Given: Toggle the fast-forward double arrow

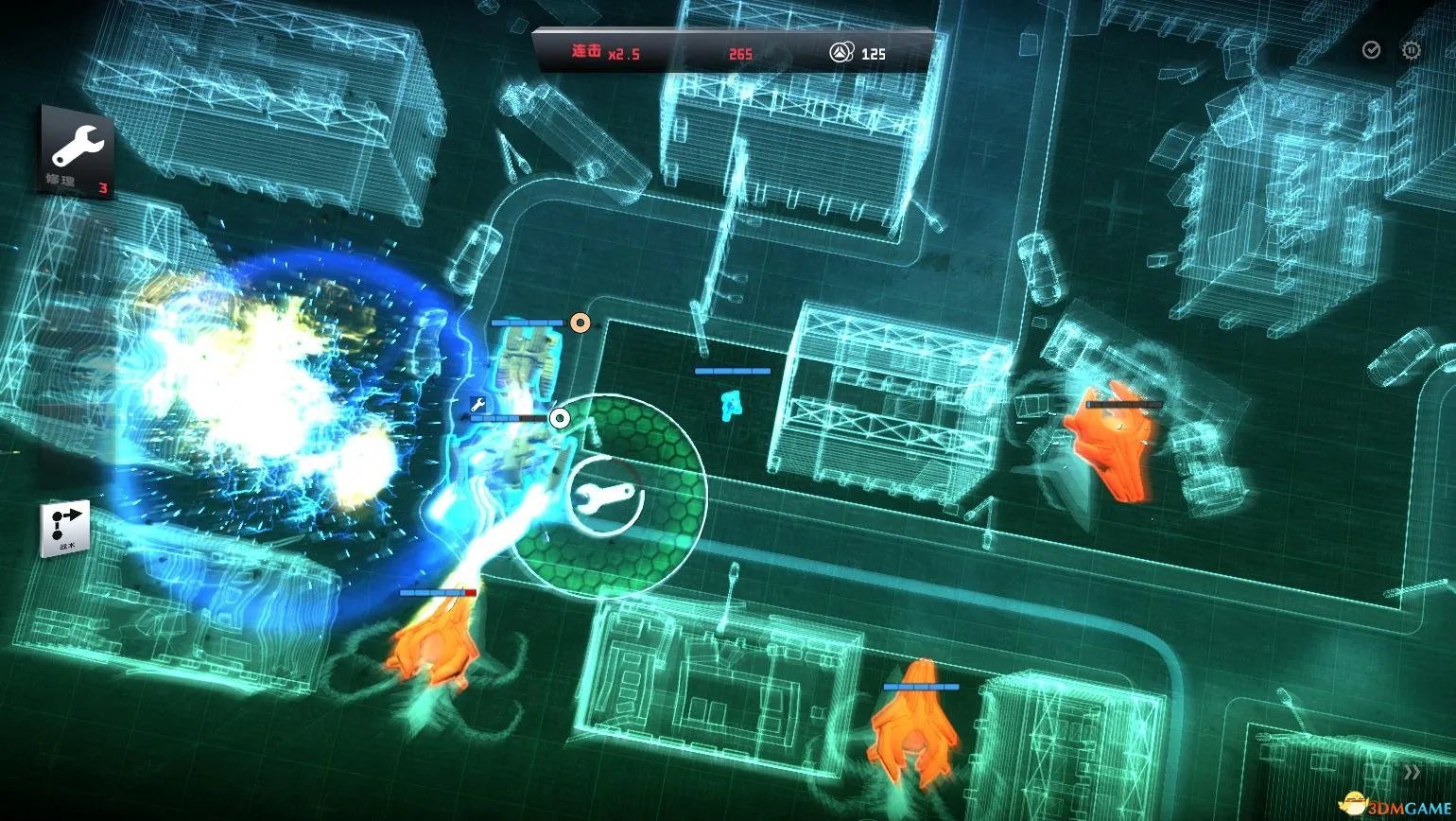Looking at the screenshot, I should [x=1412, y=772].
